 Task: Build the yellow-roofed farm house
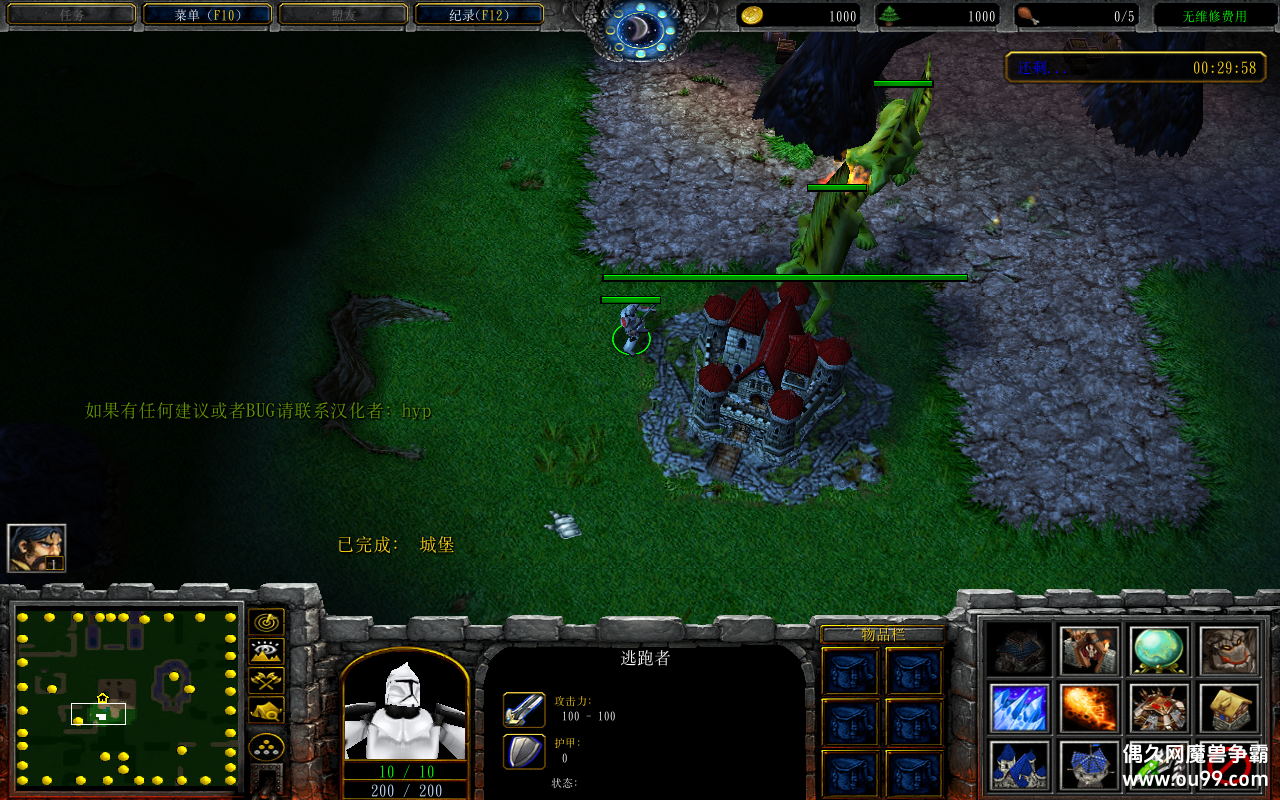coord(1229,708)
